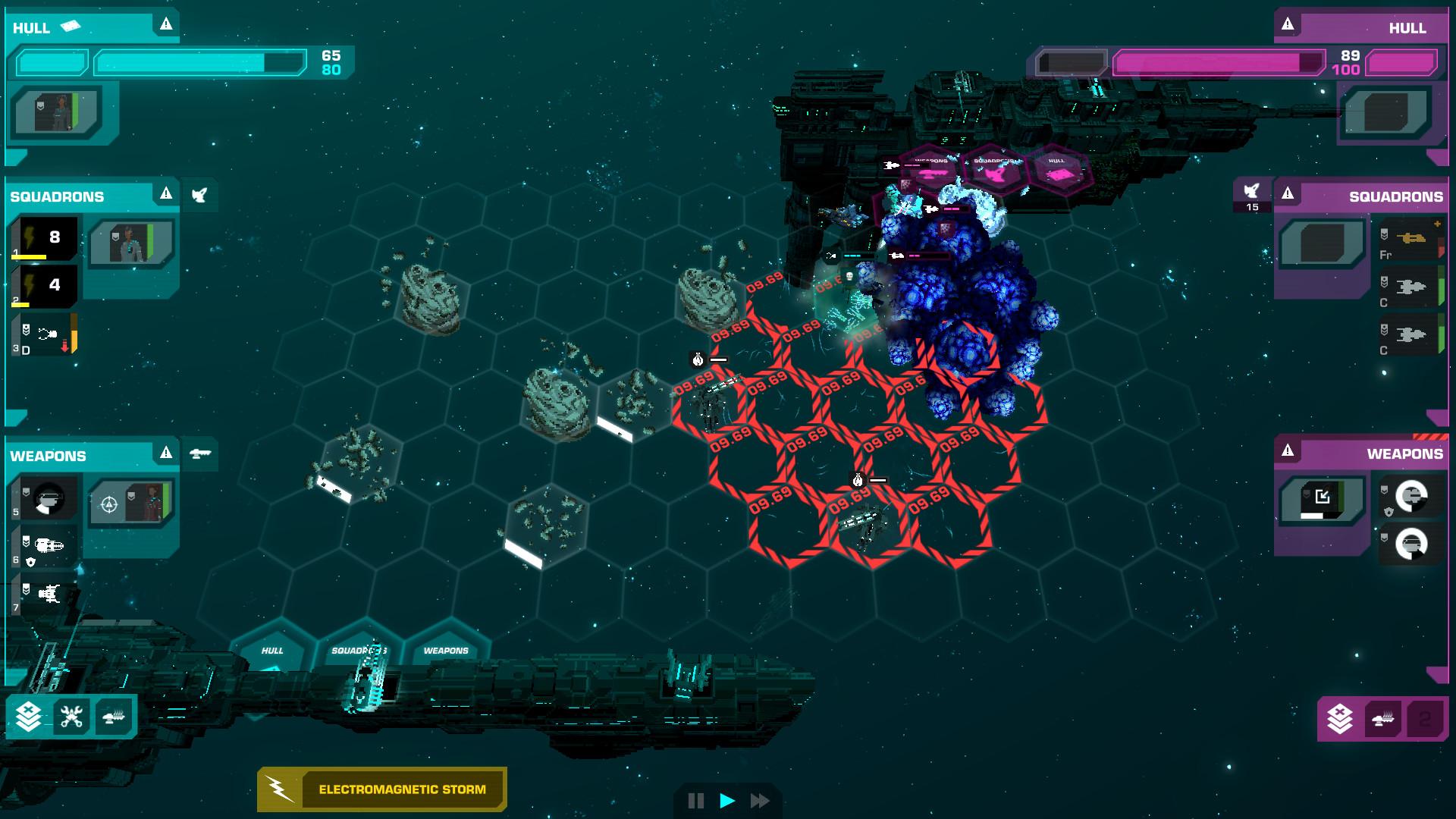Choose weapon slot 5

[x=47, y=499]
